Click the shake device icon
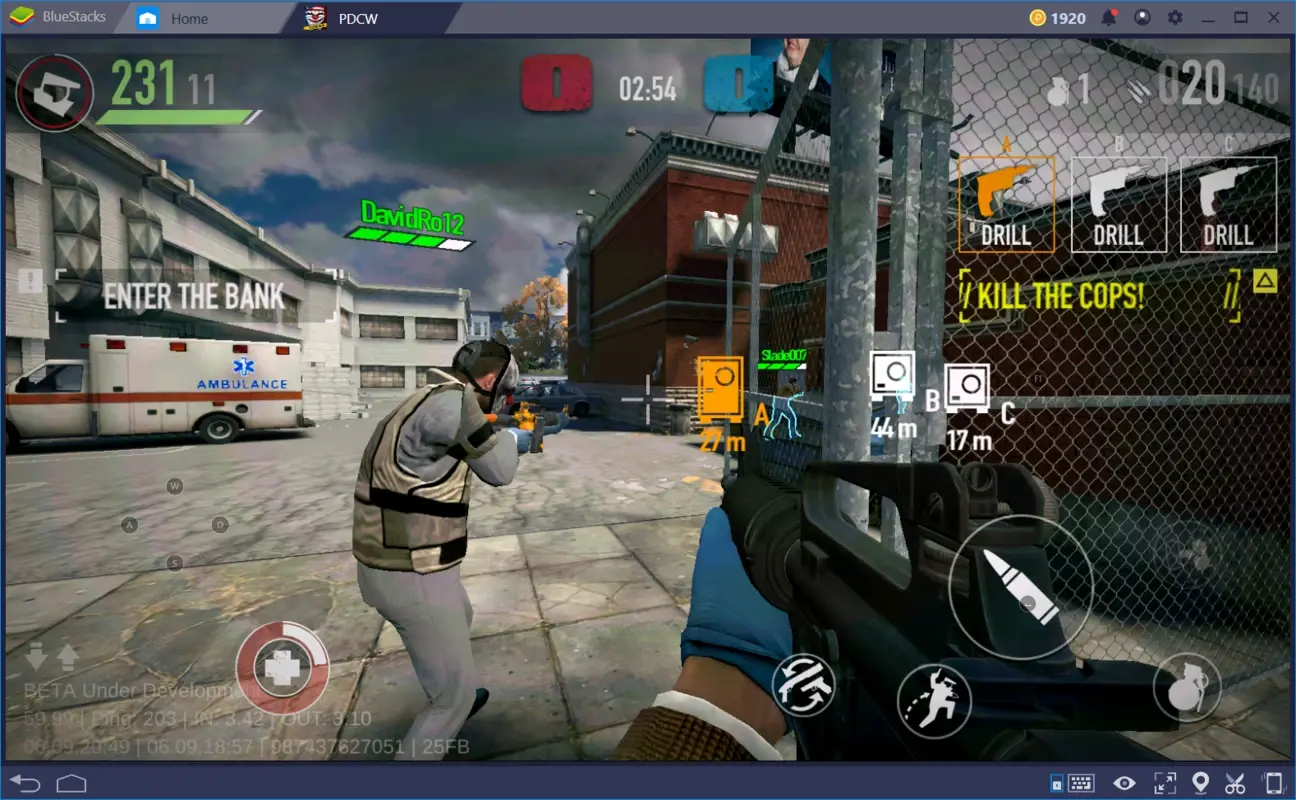This screenshot has height=800, width=1296. [1272, 782]
